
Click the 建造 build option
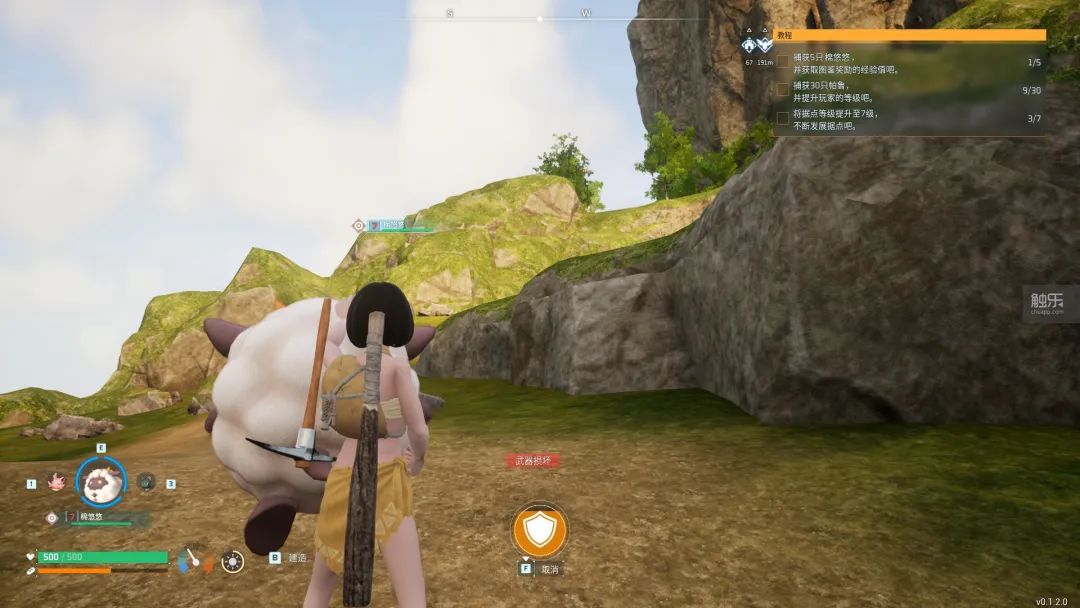pos(298,557)
